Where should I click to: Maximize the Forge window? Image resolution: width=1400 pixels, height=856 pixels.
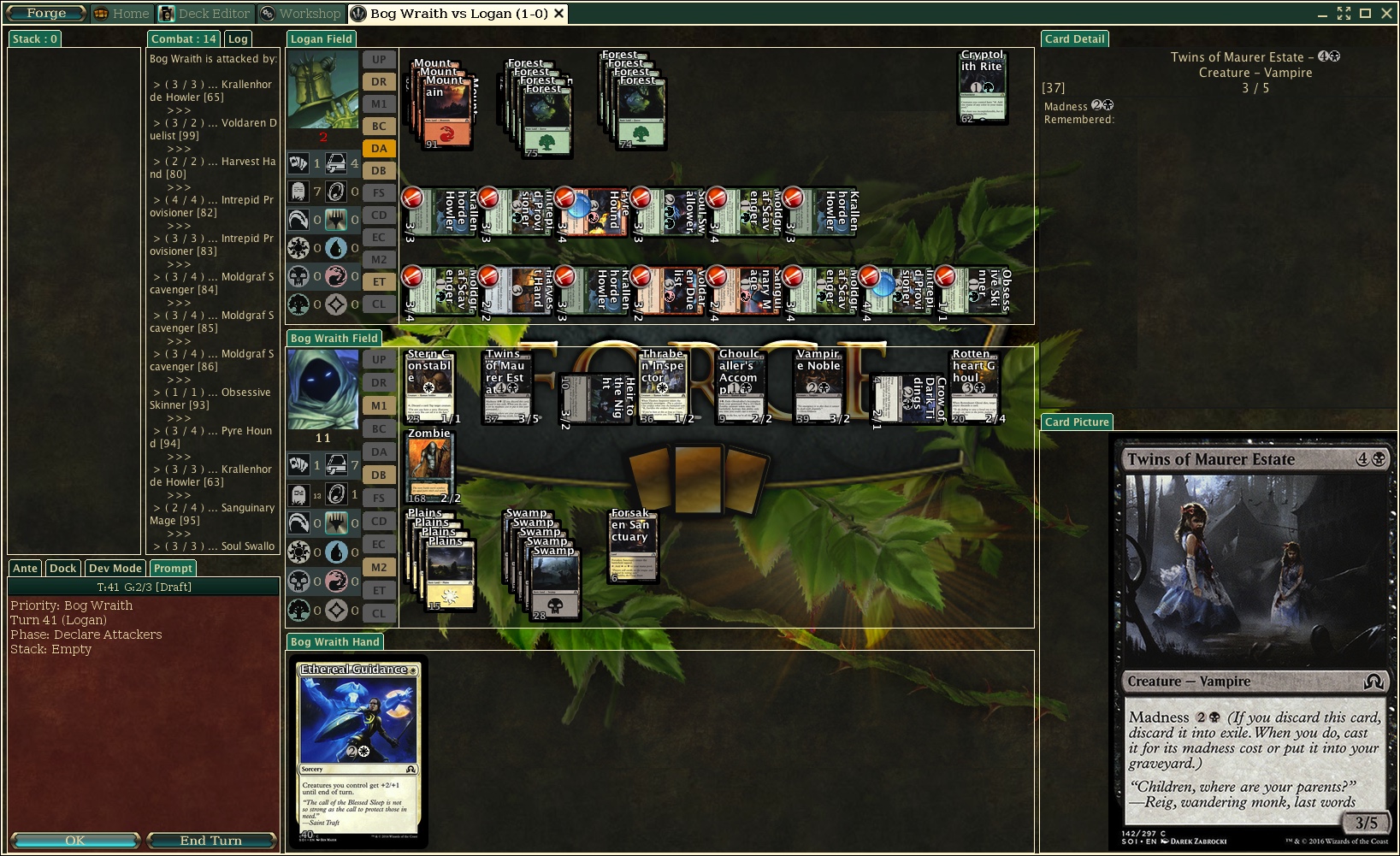point(1365,14)
